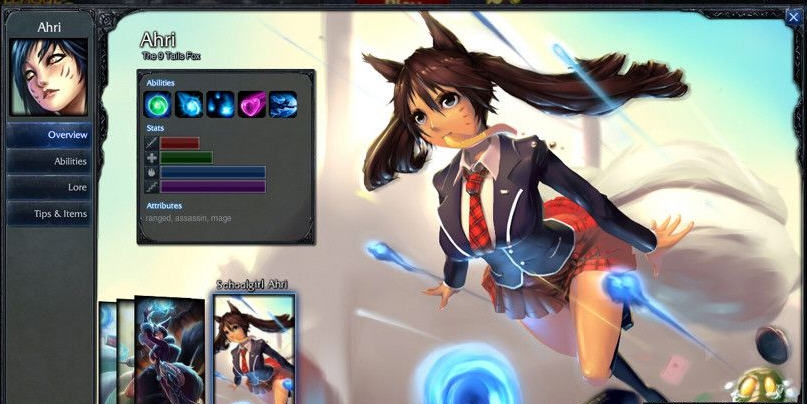Click the Orb of Deception ability icon
Viewport: 807px width, 404px height.
tap(189, 104)
